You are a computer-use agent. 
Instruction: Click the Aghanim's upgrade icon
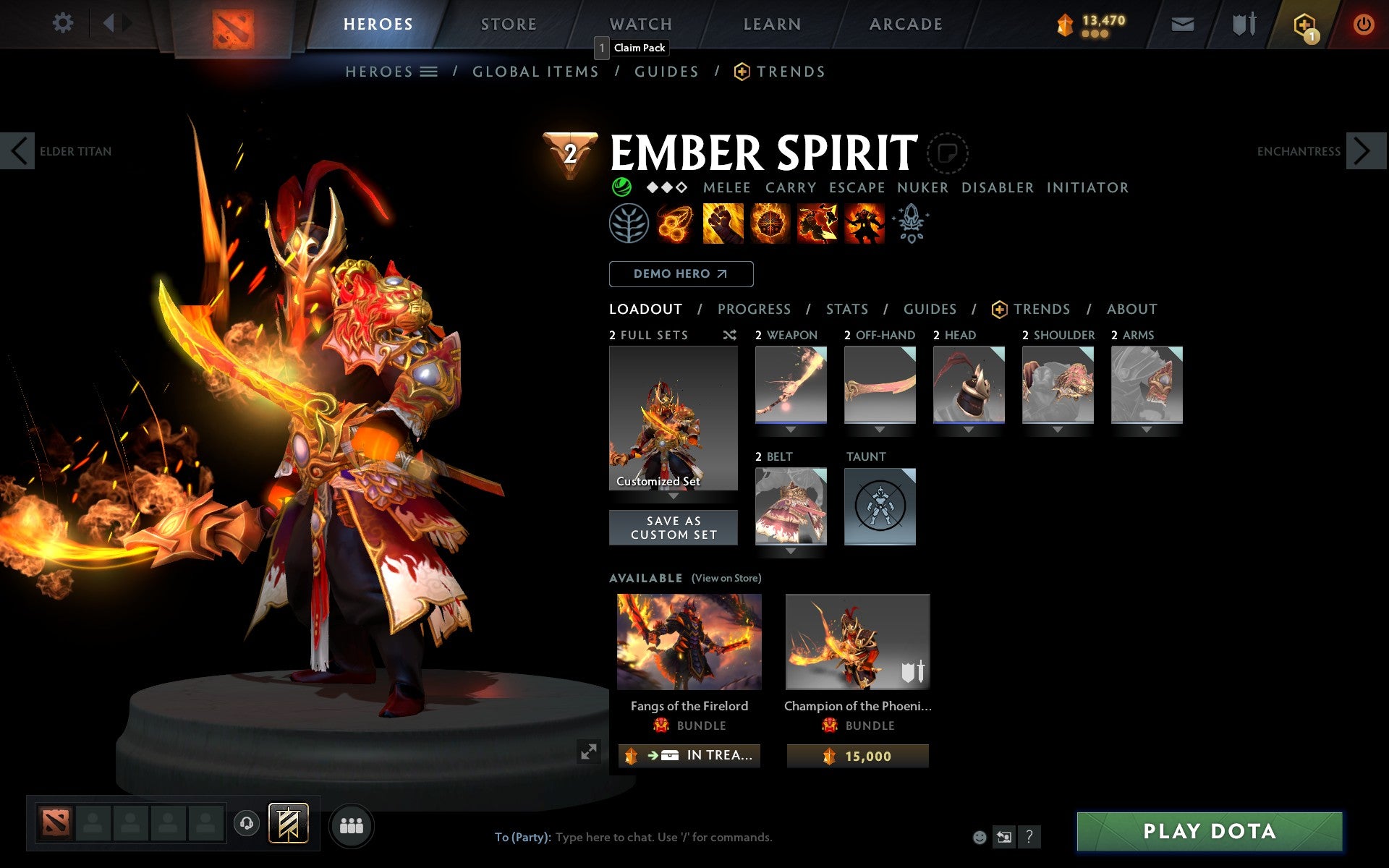point(912,224)
